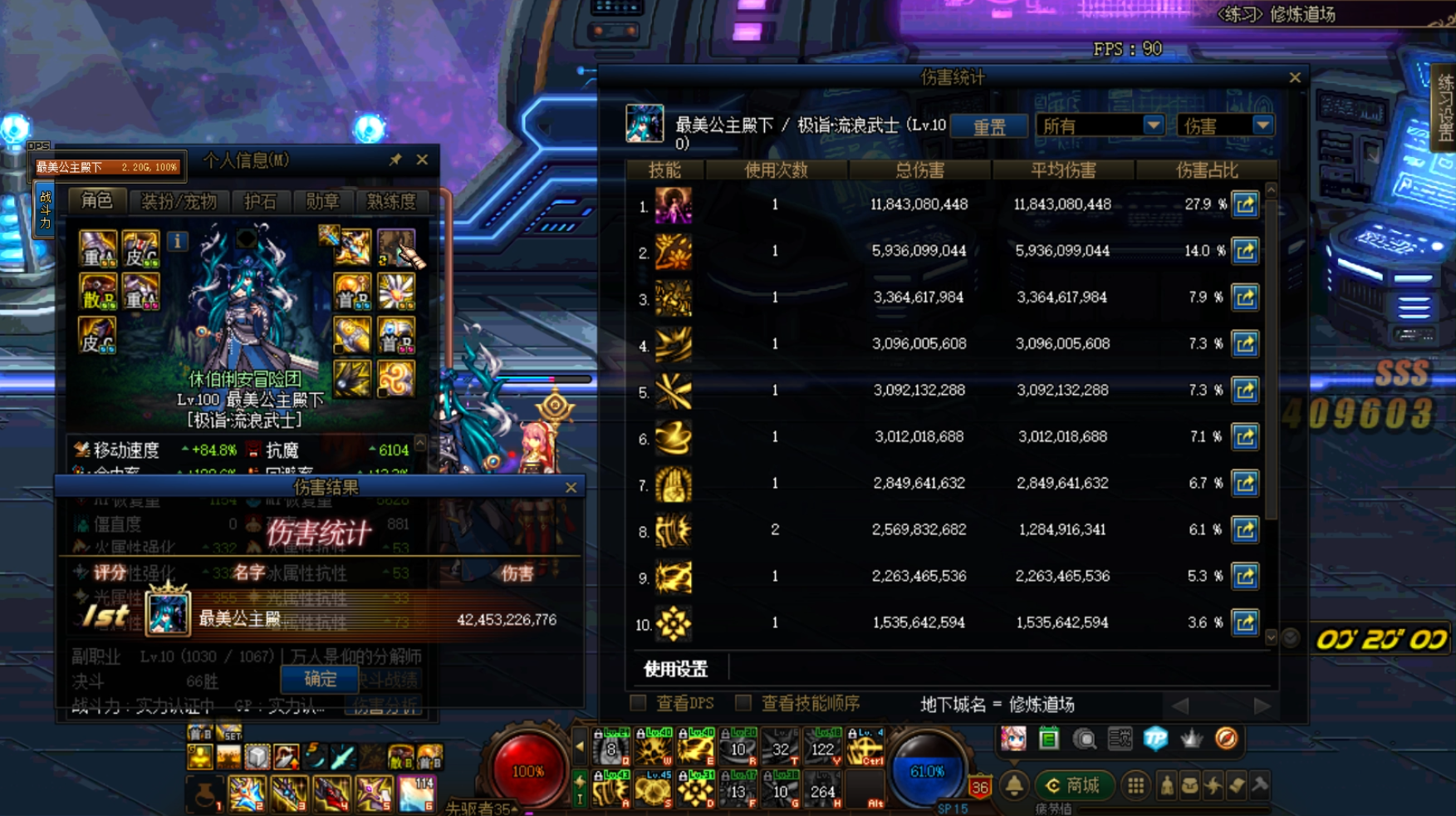Toggle the pin on the 个人信息 window
Viewport: 1456px width, 816px height.
point(396,160)
